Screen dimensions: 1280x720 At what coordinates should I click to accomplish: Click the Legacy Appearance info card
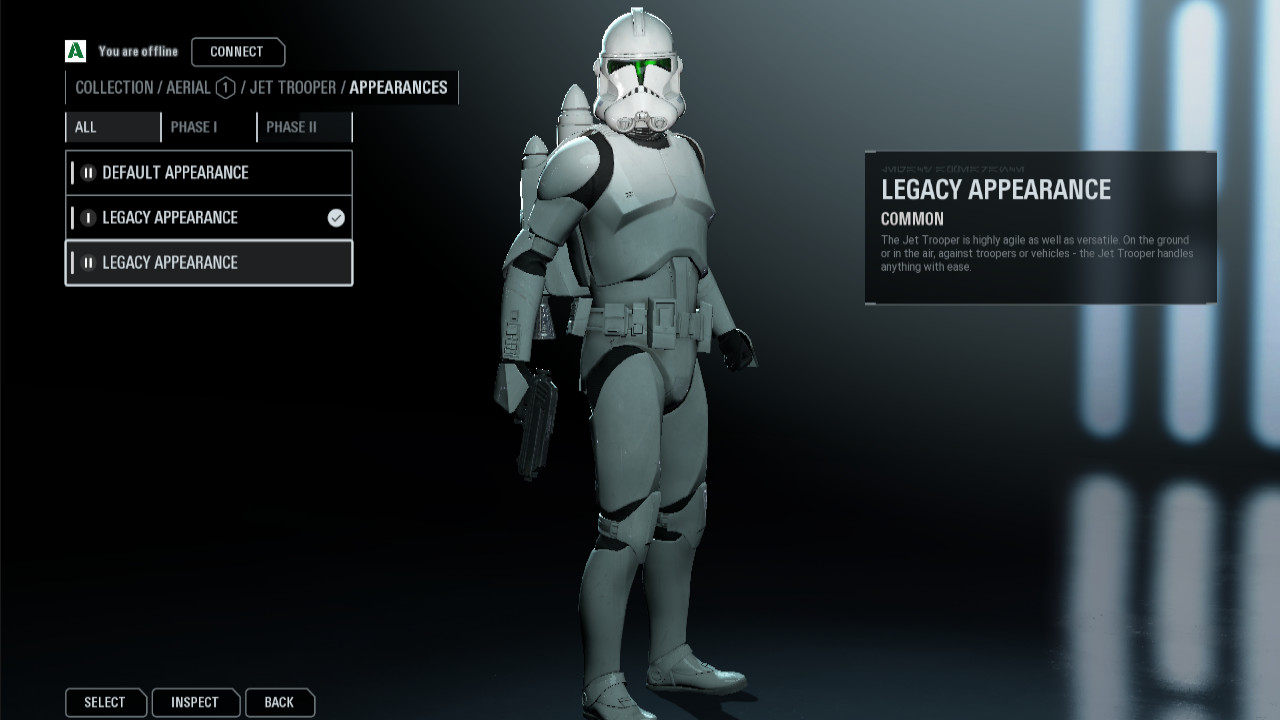coord(1040,225)
